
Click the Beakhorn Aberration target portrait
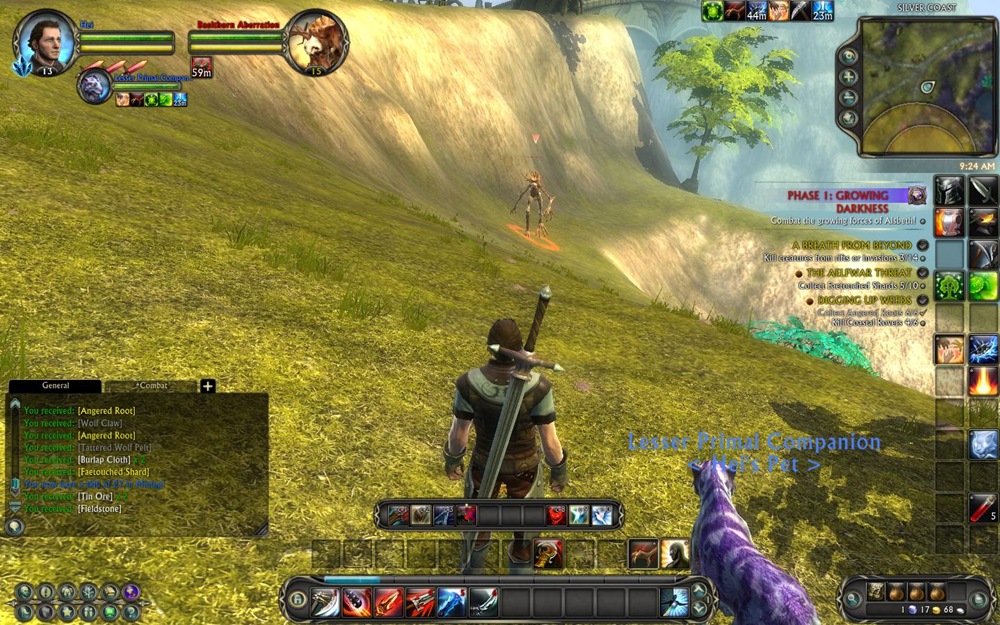pyautogui.click(x=316, y=41)
